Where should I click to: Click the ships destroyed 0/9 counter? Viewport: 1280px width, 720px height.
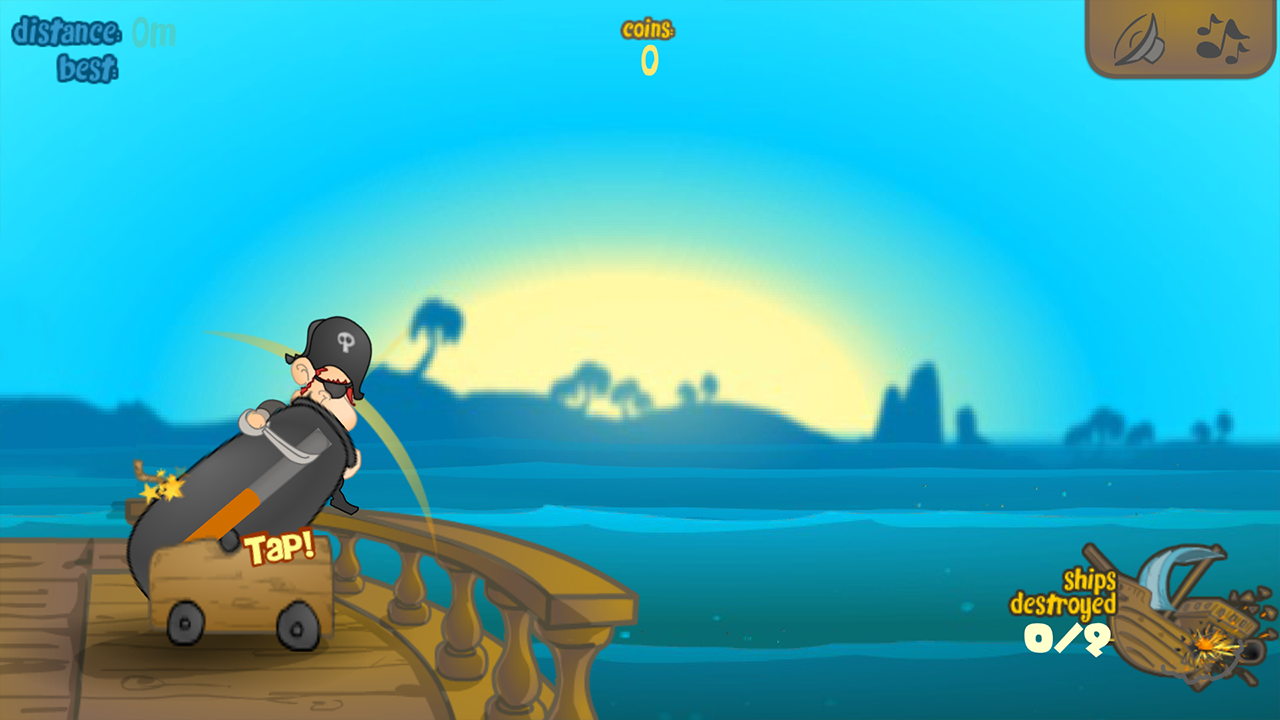(x=1067, y=637)
